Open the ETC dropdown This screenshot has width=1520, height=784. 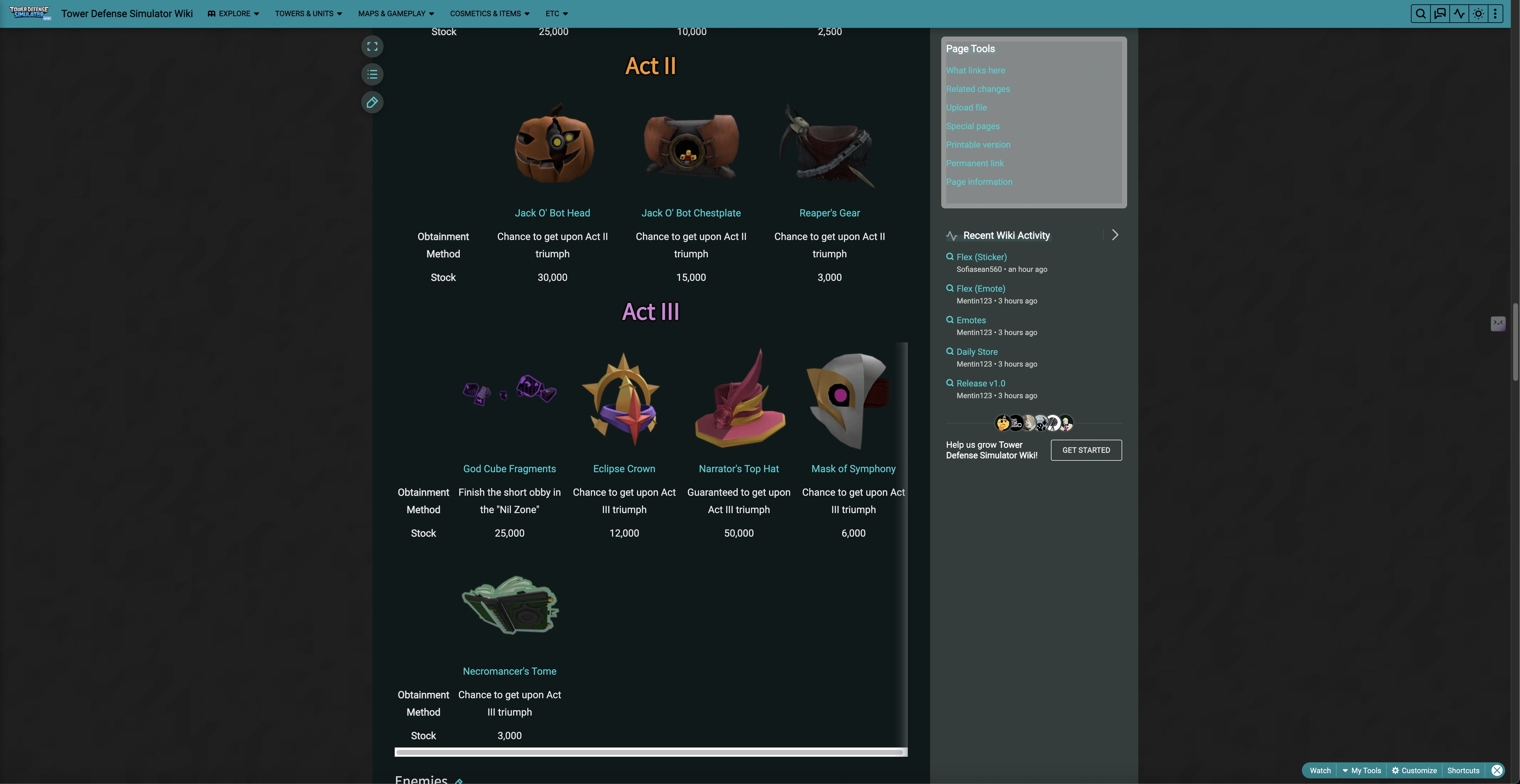coord(555,13)
